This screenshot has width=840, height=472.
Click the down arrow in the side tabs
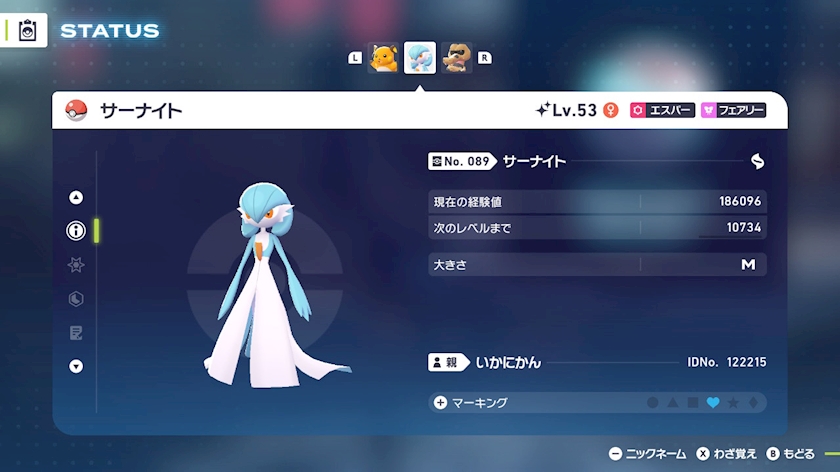point(76,366)
